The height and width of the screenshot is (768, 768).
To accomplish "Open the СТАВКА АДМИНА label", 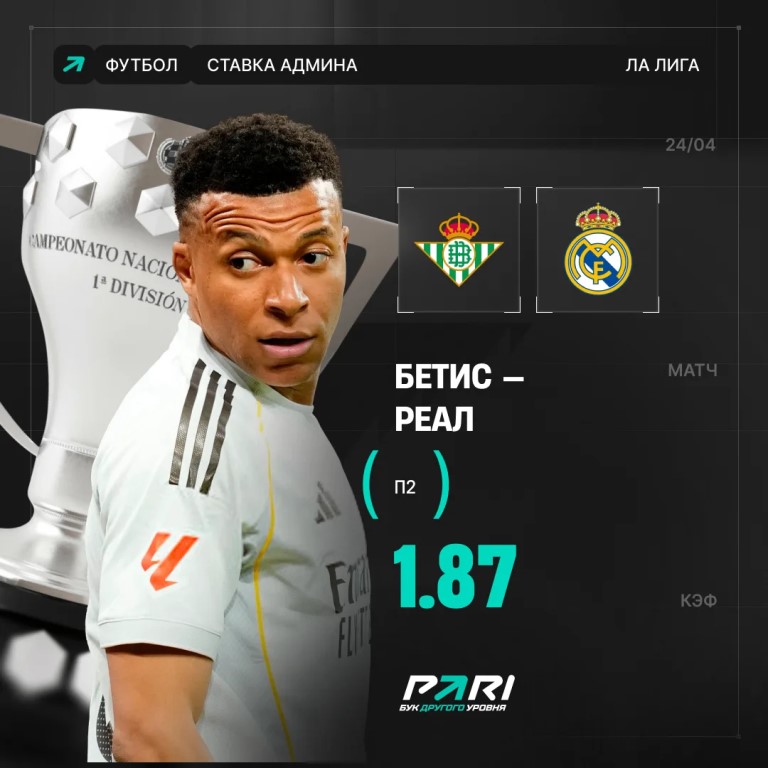I will [282, 66].
